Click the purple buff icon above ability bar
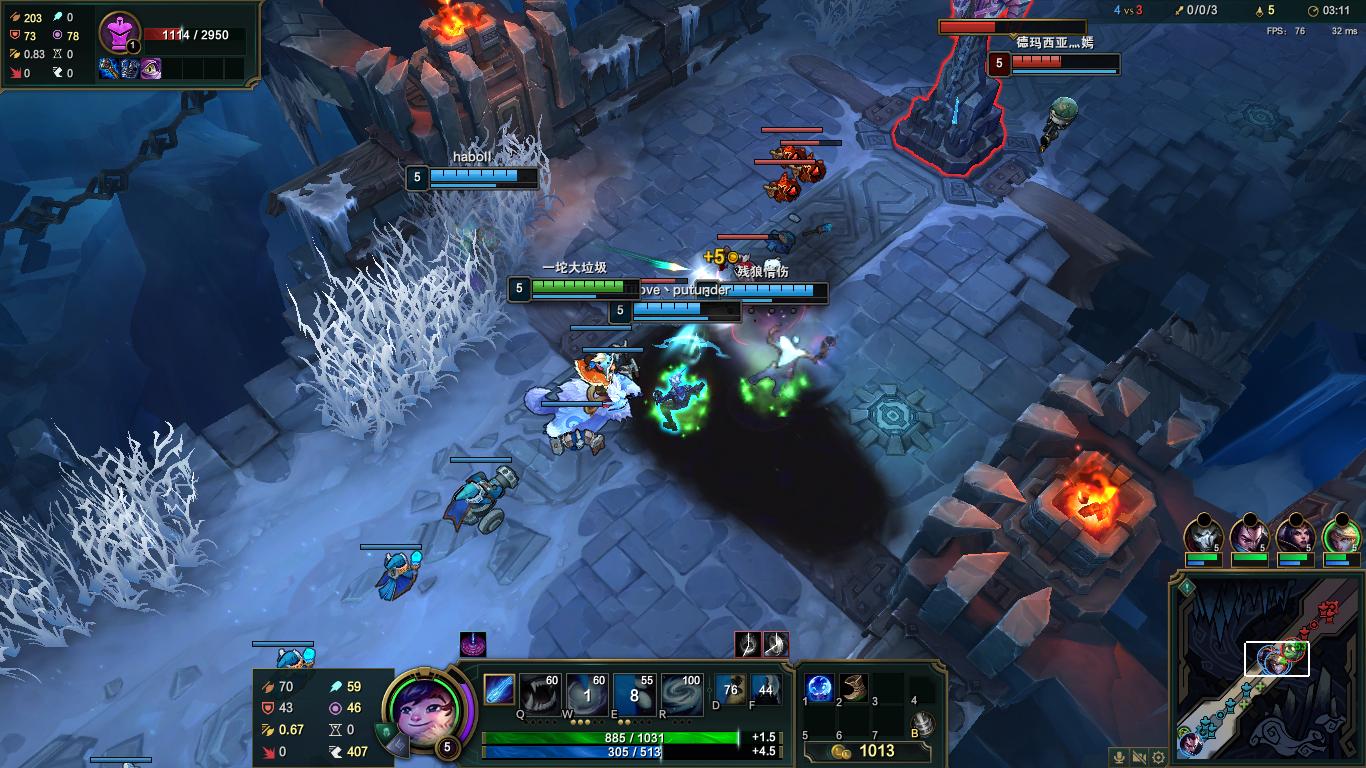1366x768 pixels. [473, 645]
